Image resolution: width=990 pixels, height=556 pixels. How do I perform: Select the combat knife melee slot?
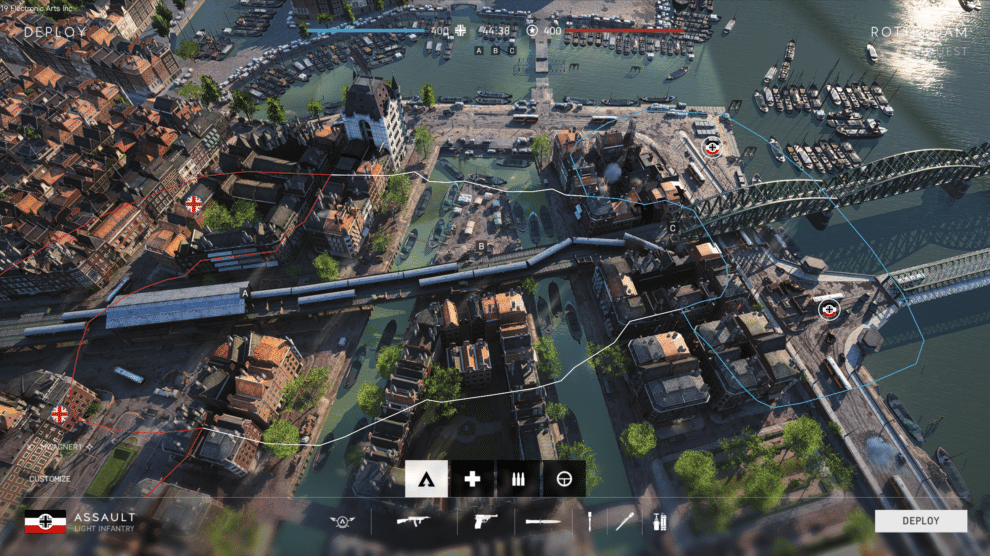(x=543, y=521)
